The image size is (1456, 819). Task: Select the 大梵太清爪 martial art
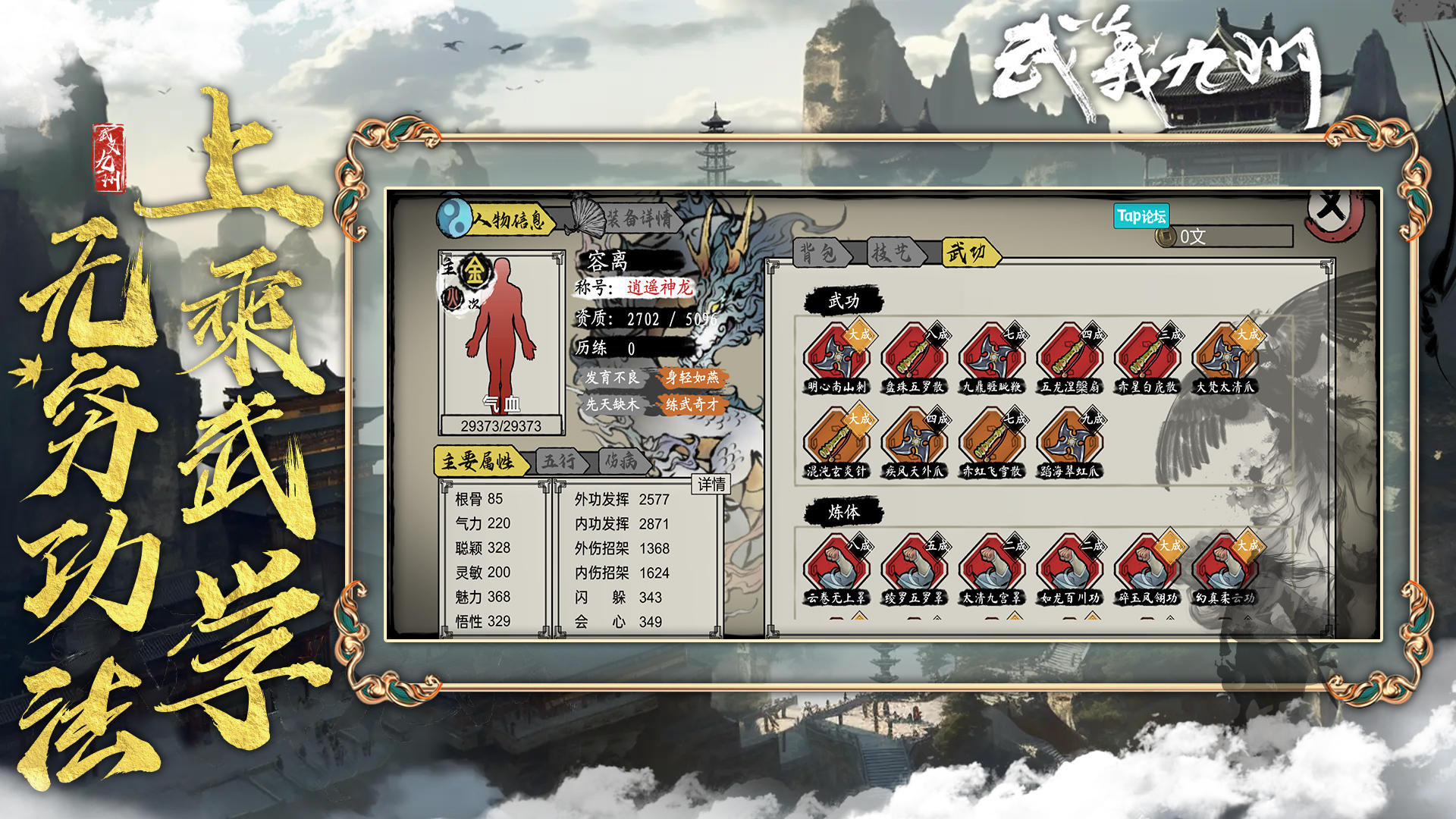1224,357
